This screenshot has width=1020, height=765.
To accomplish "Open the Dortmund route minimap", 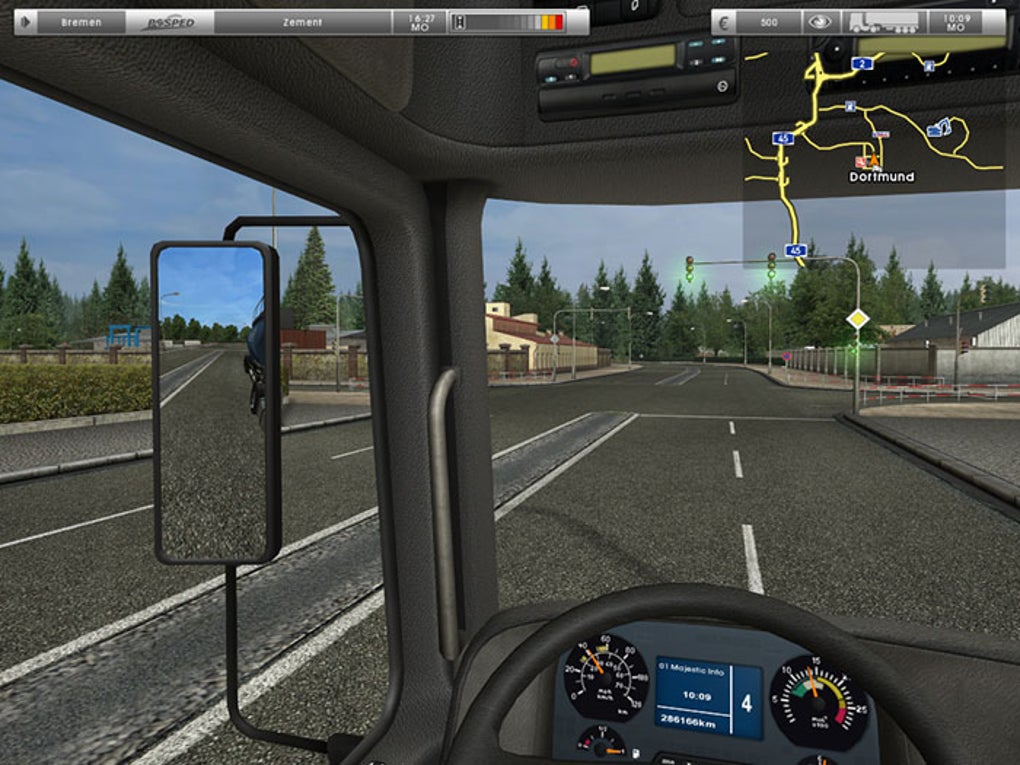I will tap(873, 150).
